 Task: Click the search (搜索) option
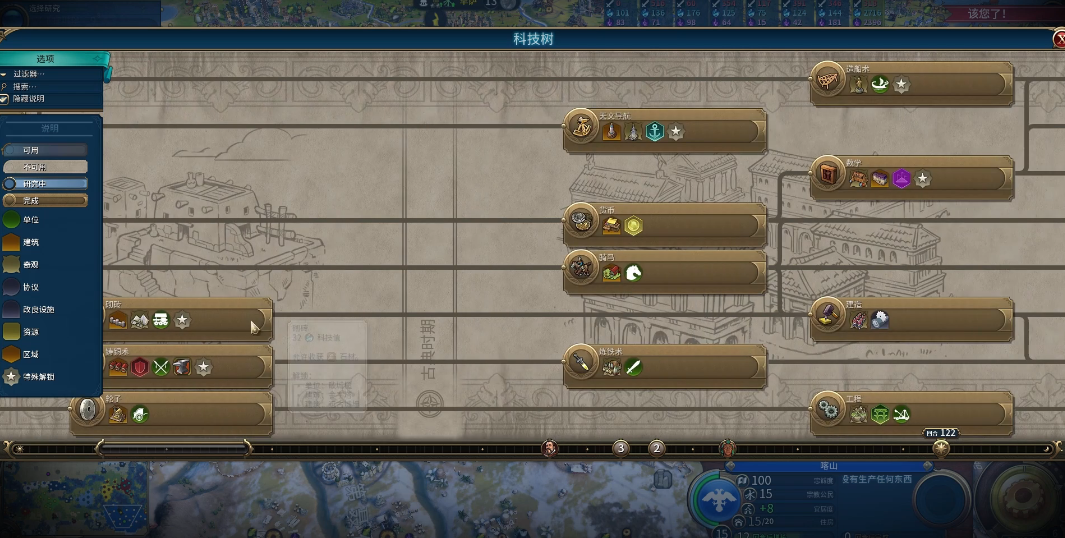[x=28, y=87]
